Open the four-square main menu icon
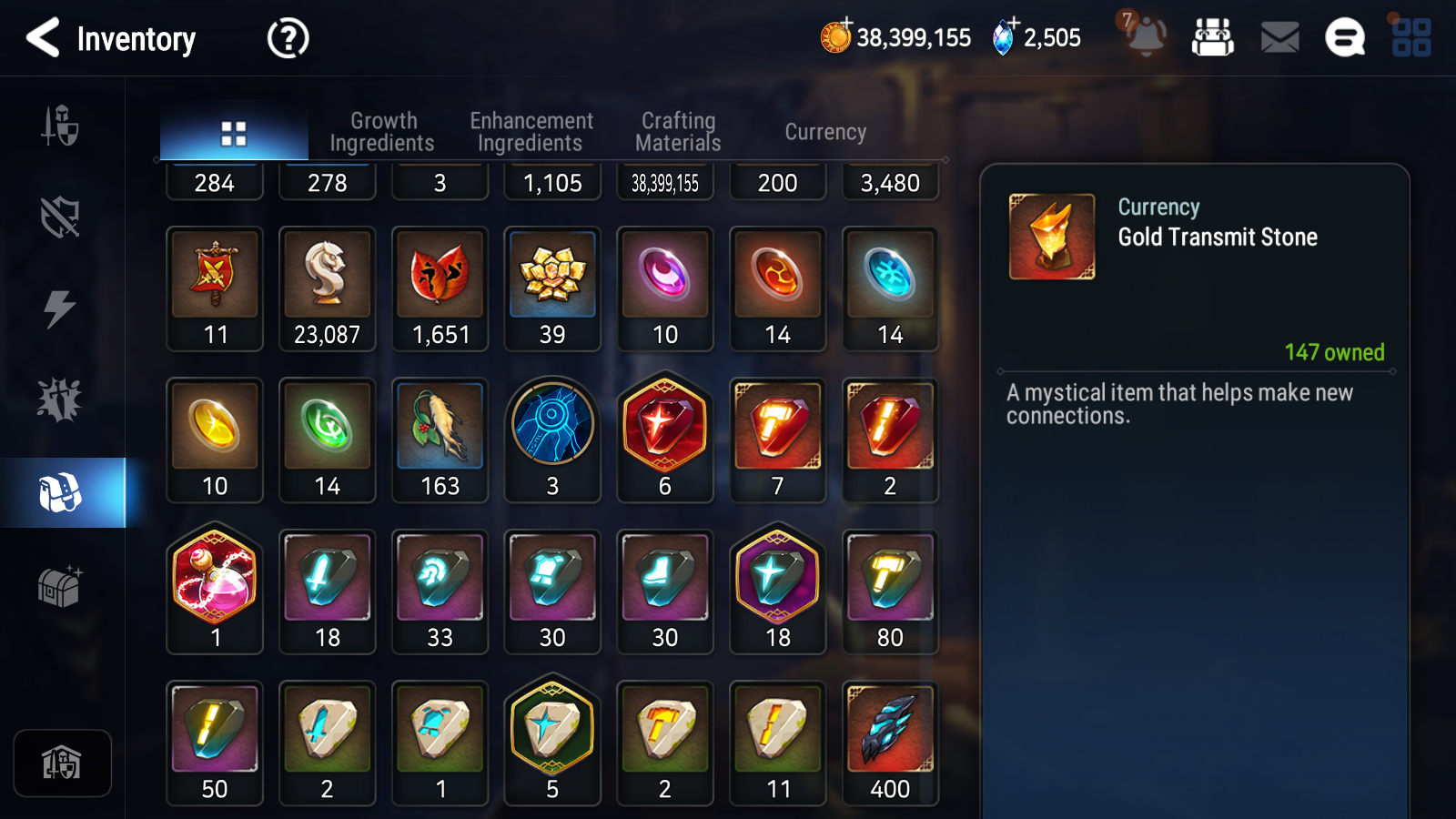Image resolution: width=1456 pixels, height=819 pixels. coord(1411,38)
